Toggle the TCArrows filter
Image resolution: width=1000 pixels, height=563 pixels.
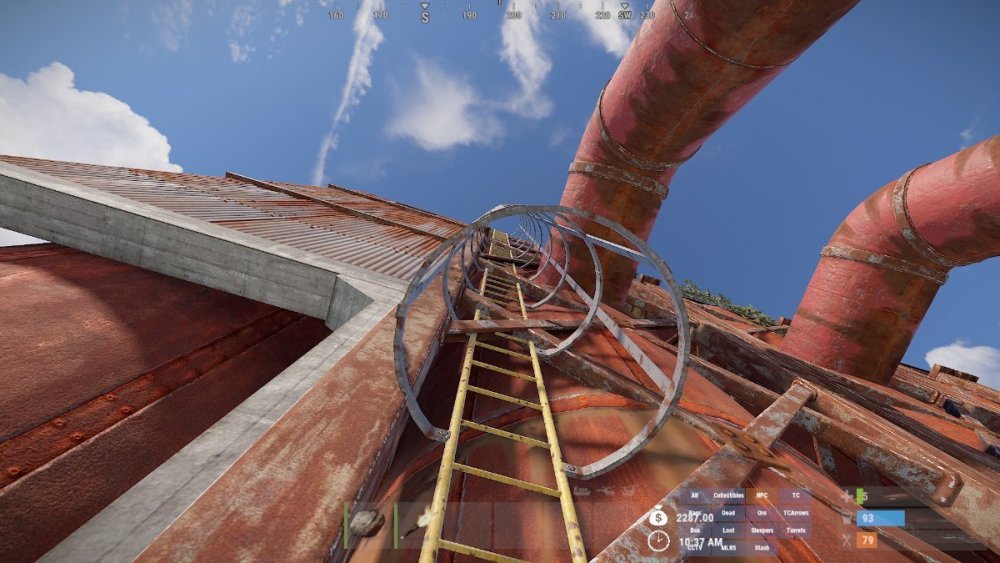point(796,513)
